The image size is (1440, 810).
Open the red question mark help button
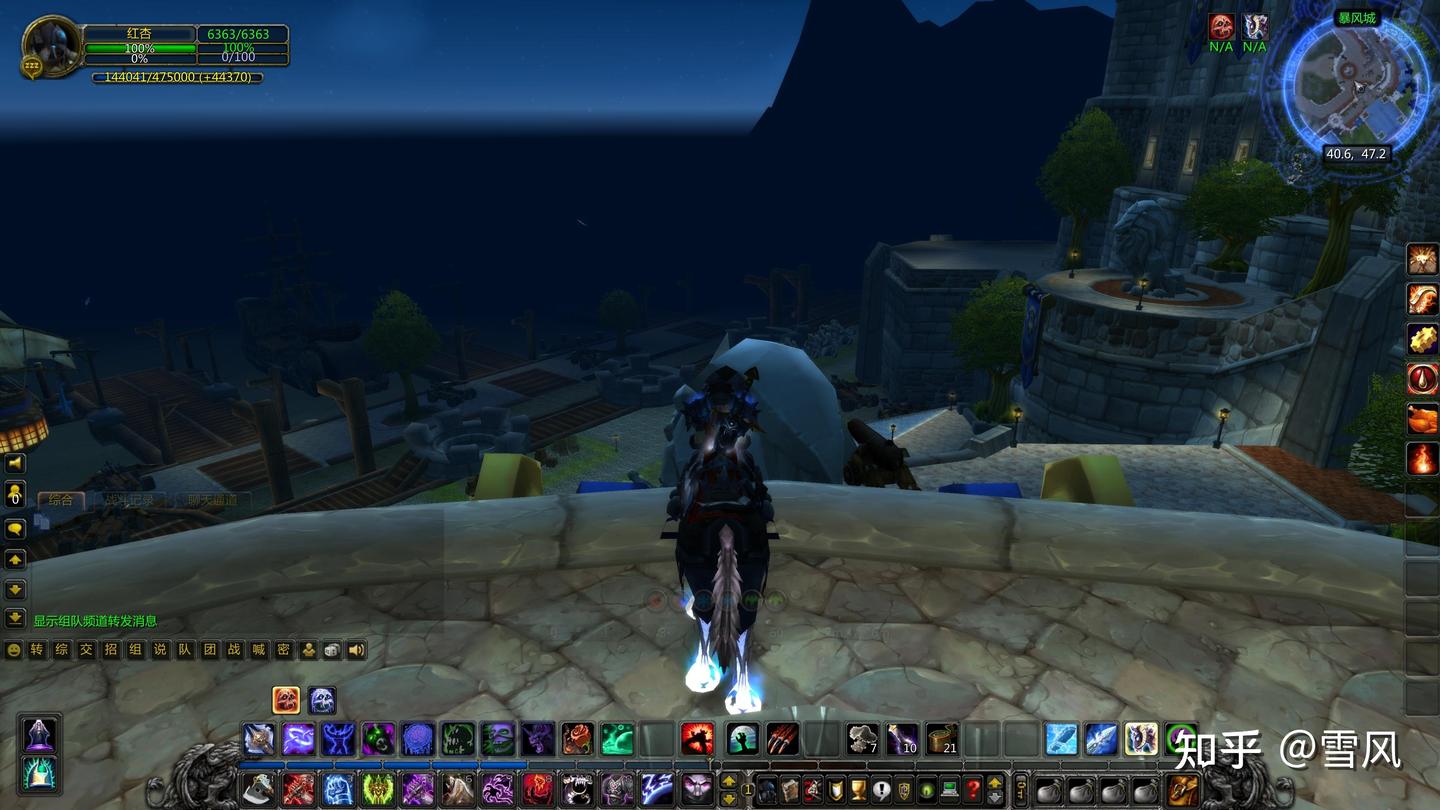click(973, 789)
